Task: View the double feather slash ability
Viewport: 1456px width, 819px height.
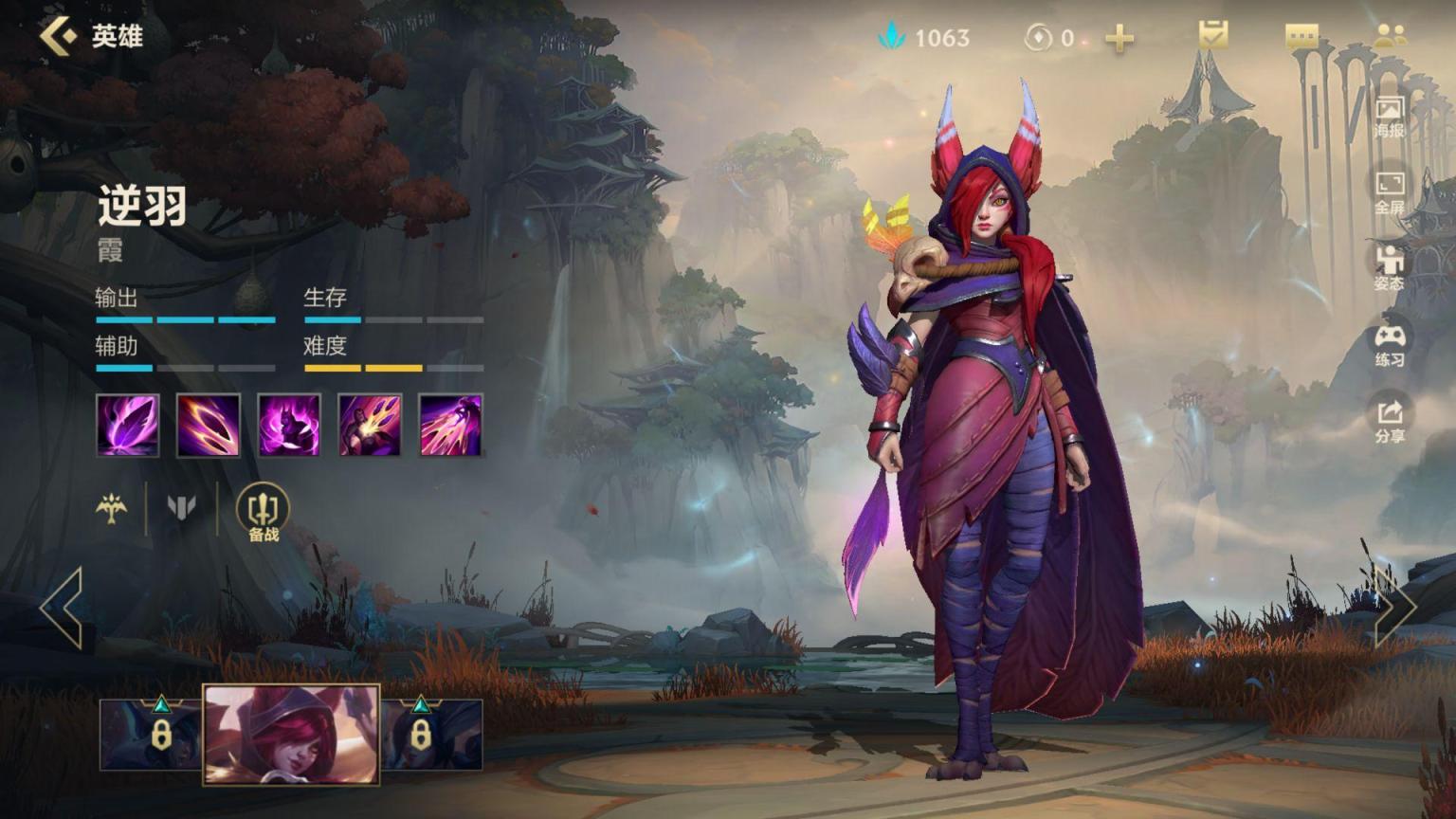Action: pos(209,426)
